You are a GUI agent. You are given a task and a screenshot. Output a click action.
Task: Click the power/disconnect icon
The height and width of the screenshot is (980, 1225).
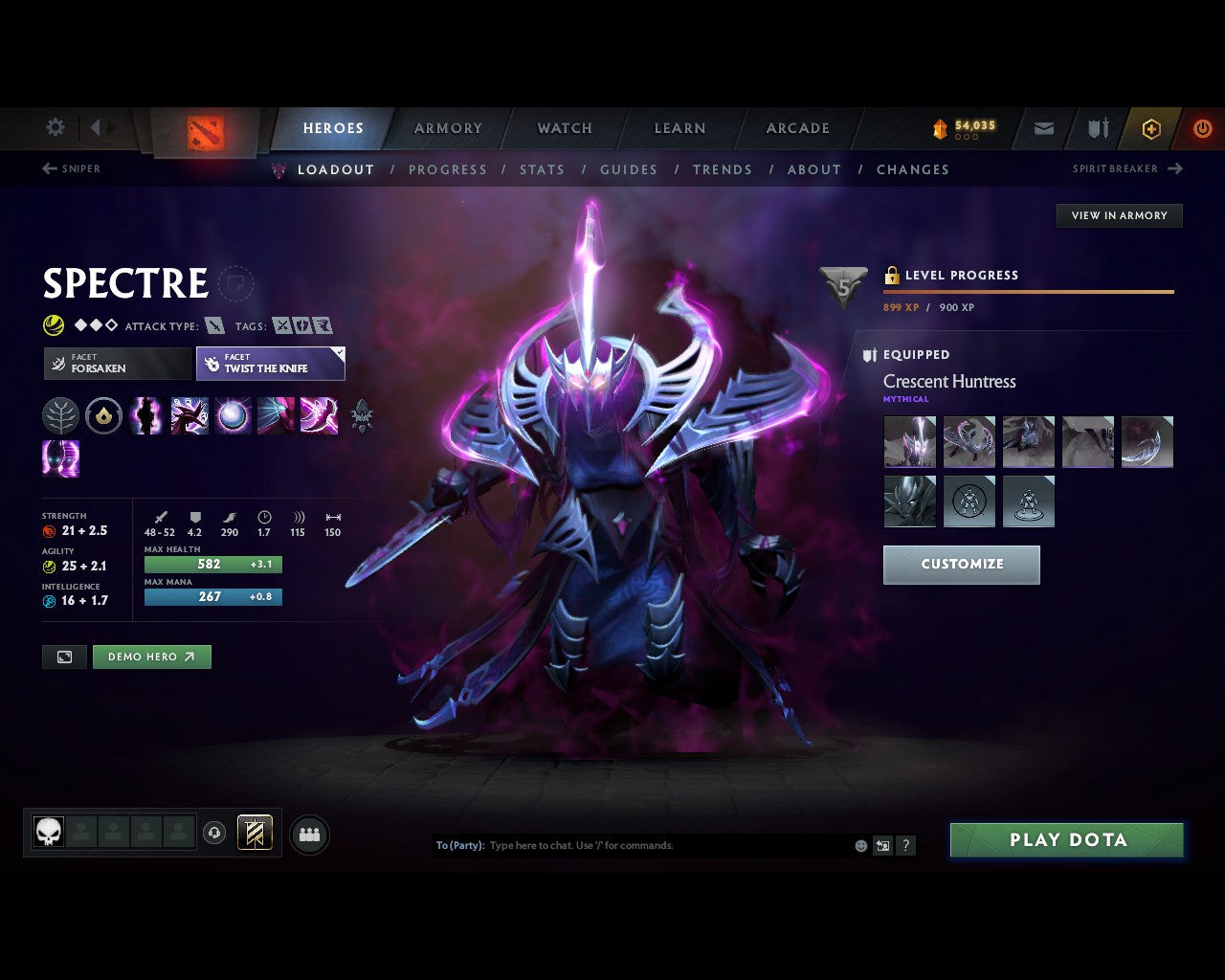click(x=1203, y=128)
